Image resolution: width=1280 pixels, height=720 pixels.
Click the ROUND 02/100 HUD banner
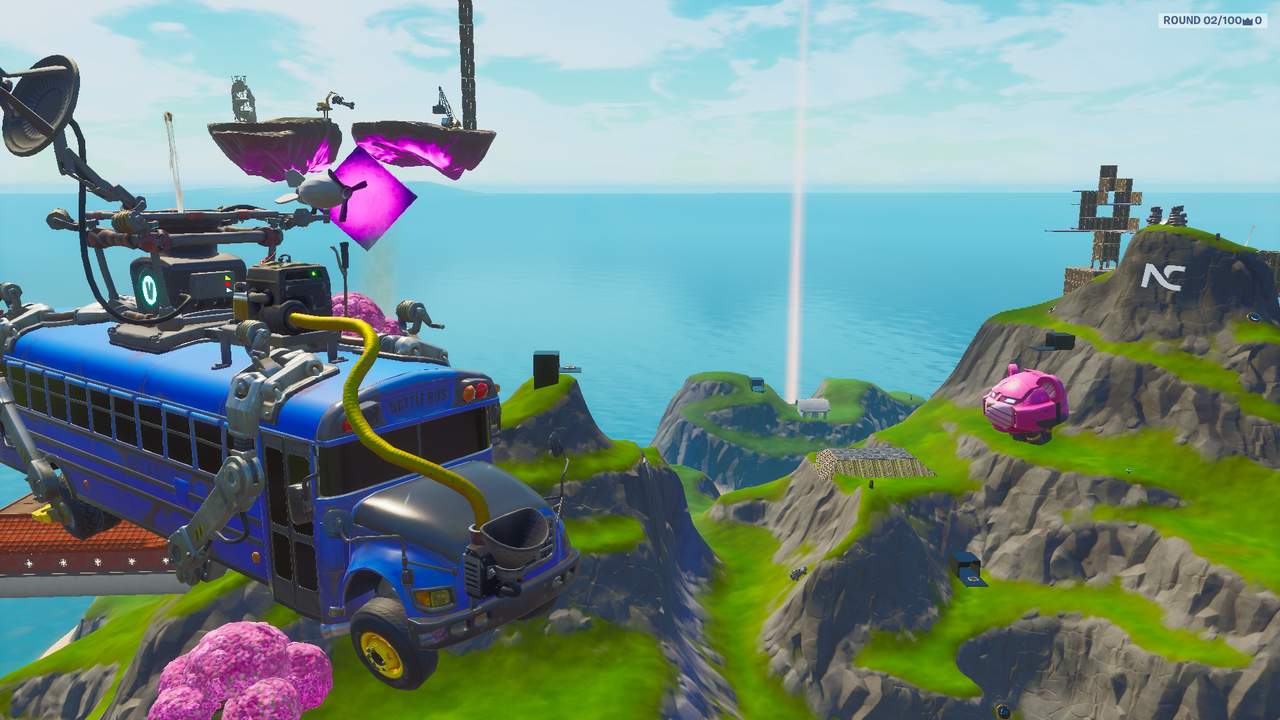[x=1205, y=18]
